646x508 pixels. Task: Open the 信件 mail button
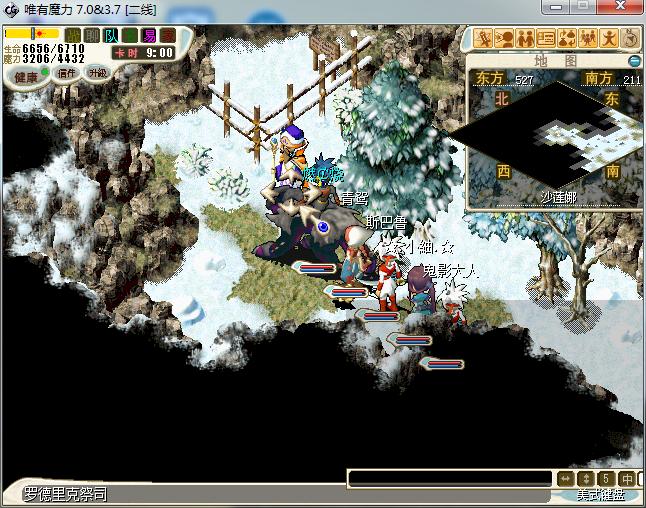point(68,73)
